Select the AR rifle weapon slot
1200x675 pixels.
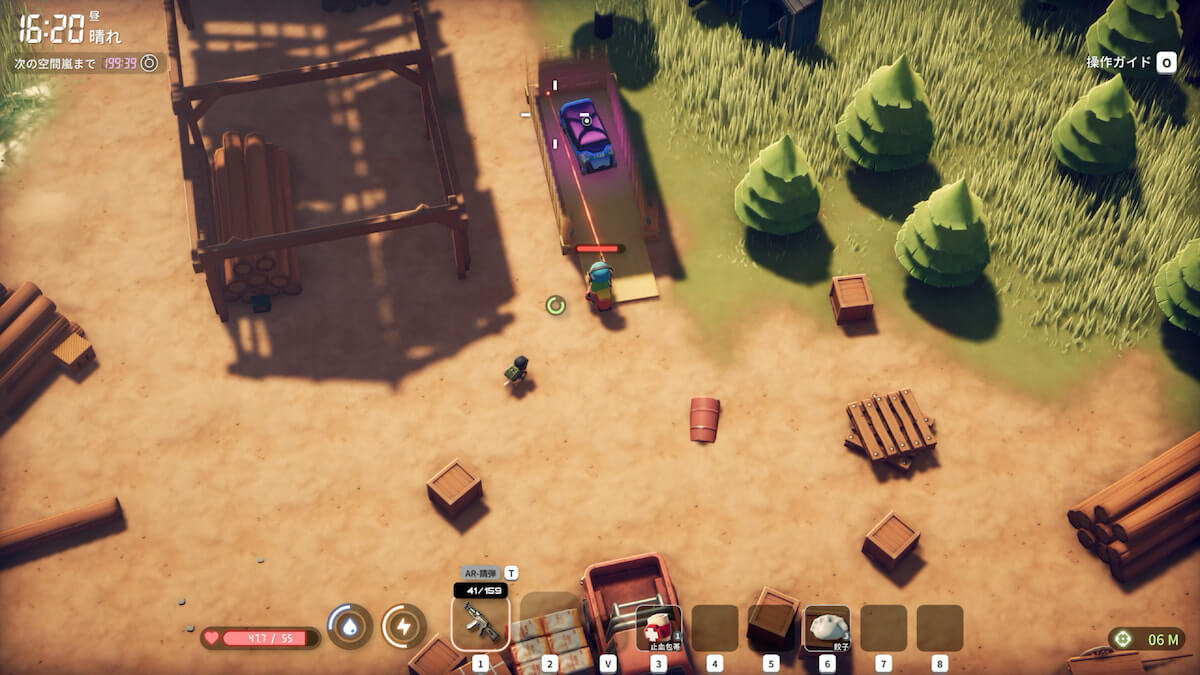click(480, 623)
